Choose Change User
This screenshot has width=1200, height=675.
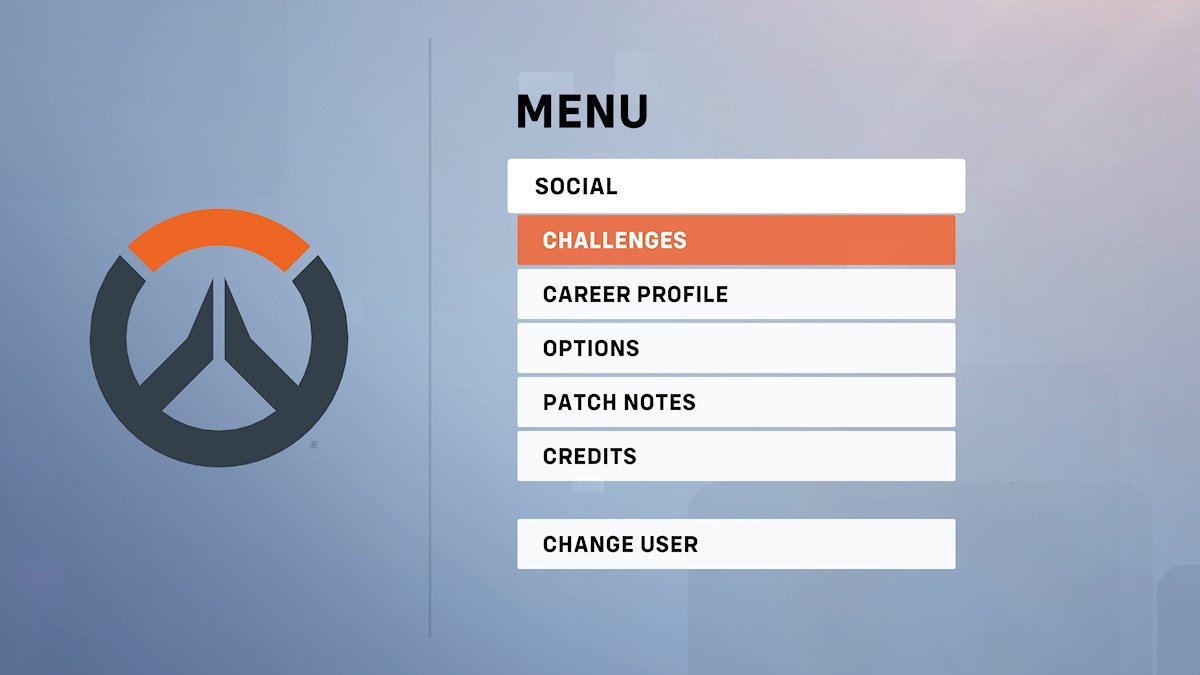pyautogui.click(x=736, y=544)
